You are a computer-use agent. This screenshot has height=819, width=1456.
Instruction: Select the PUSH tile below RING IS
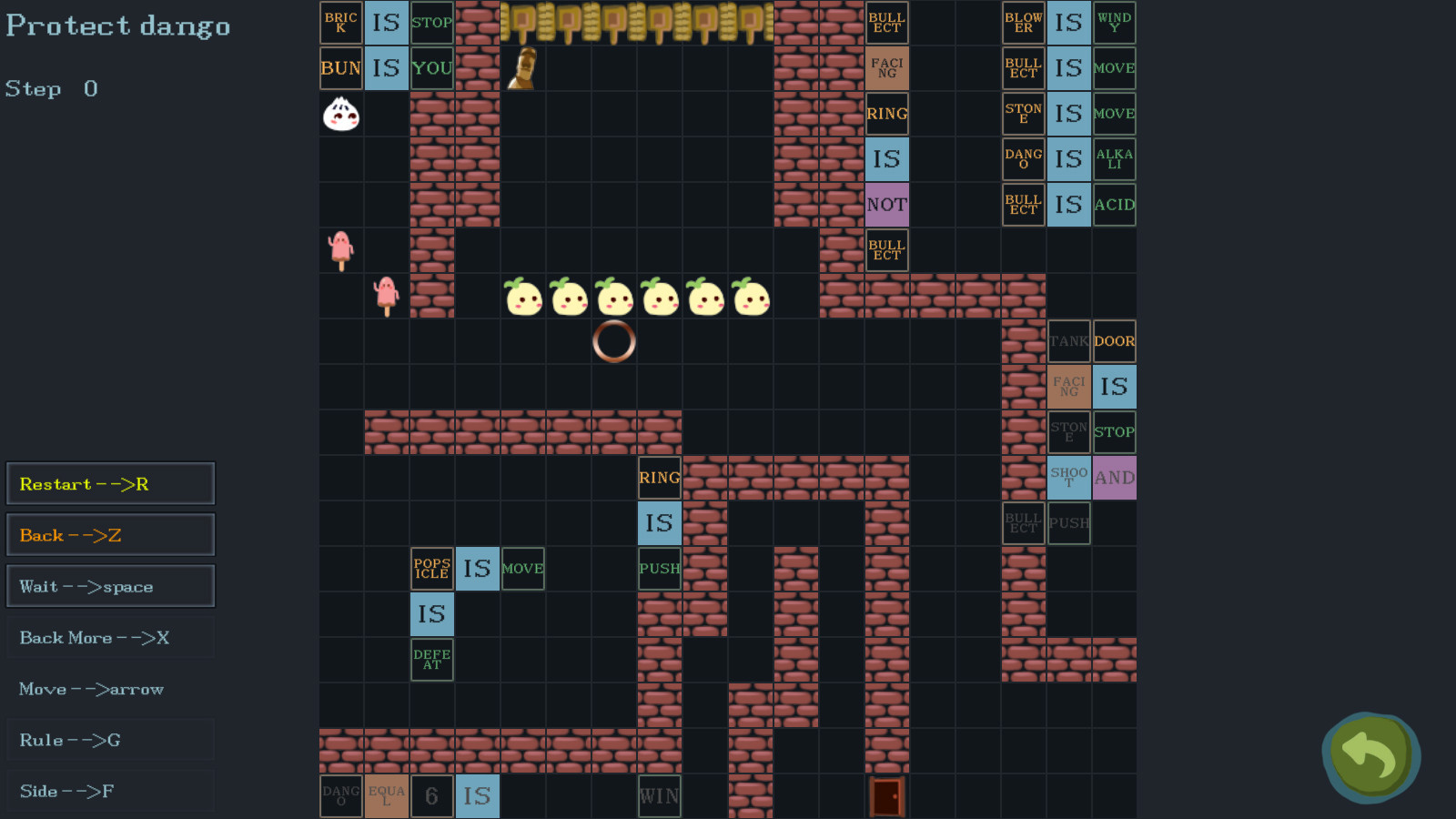(659, 569)
